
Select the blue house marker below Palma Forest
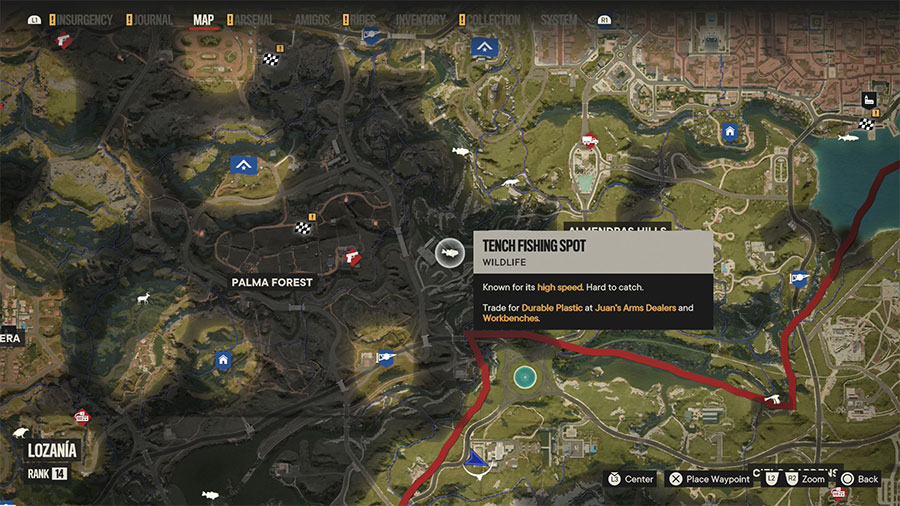(x=222, y=359)
